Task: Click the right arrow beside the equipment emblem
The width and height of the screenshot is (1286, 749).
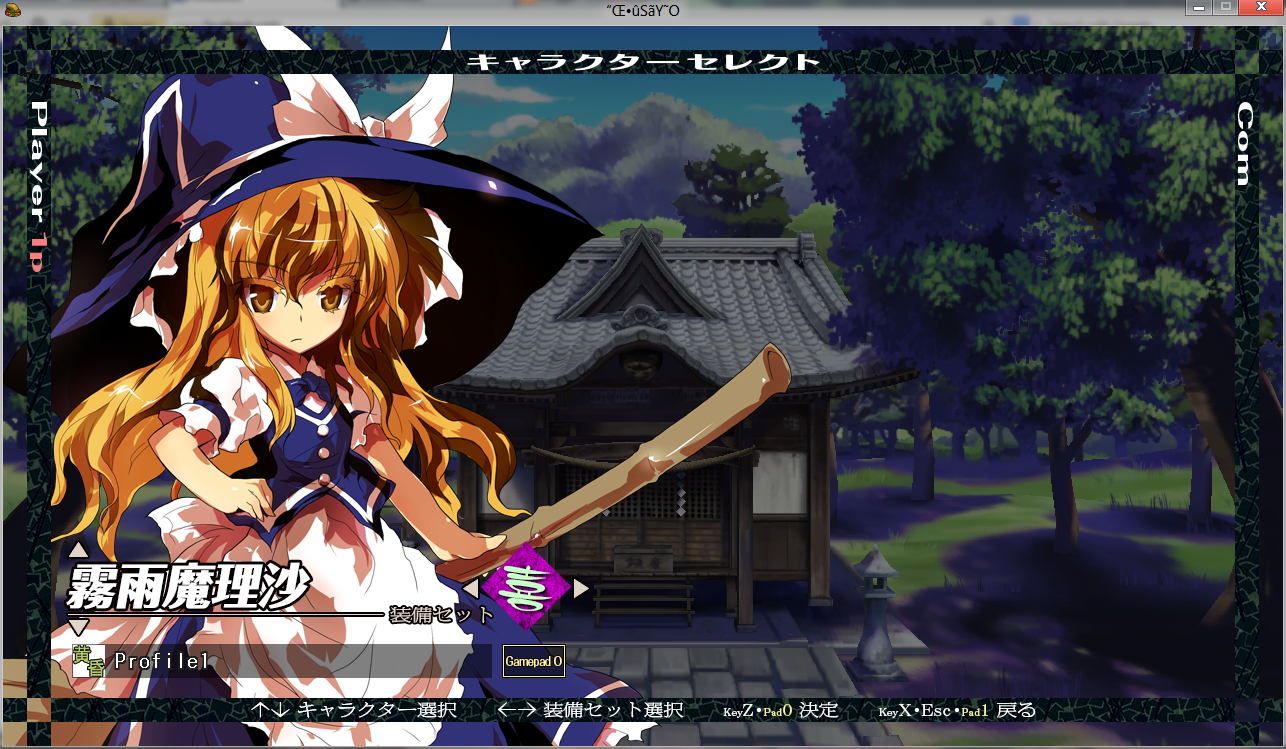Action: pos(578,591)
